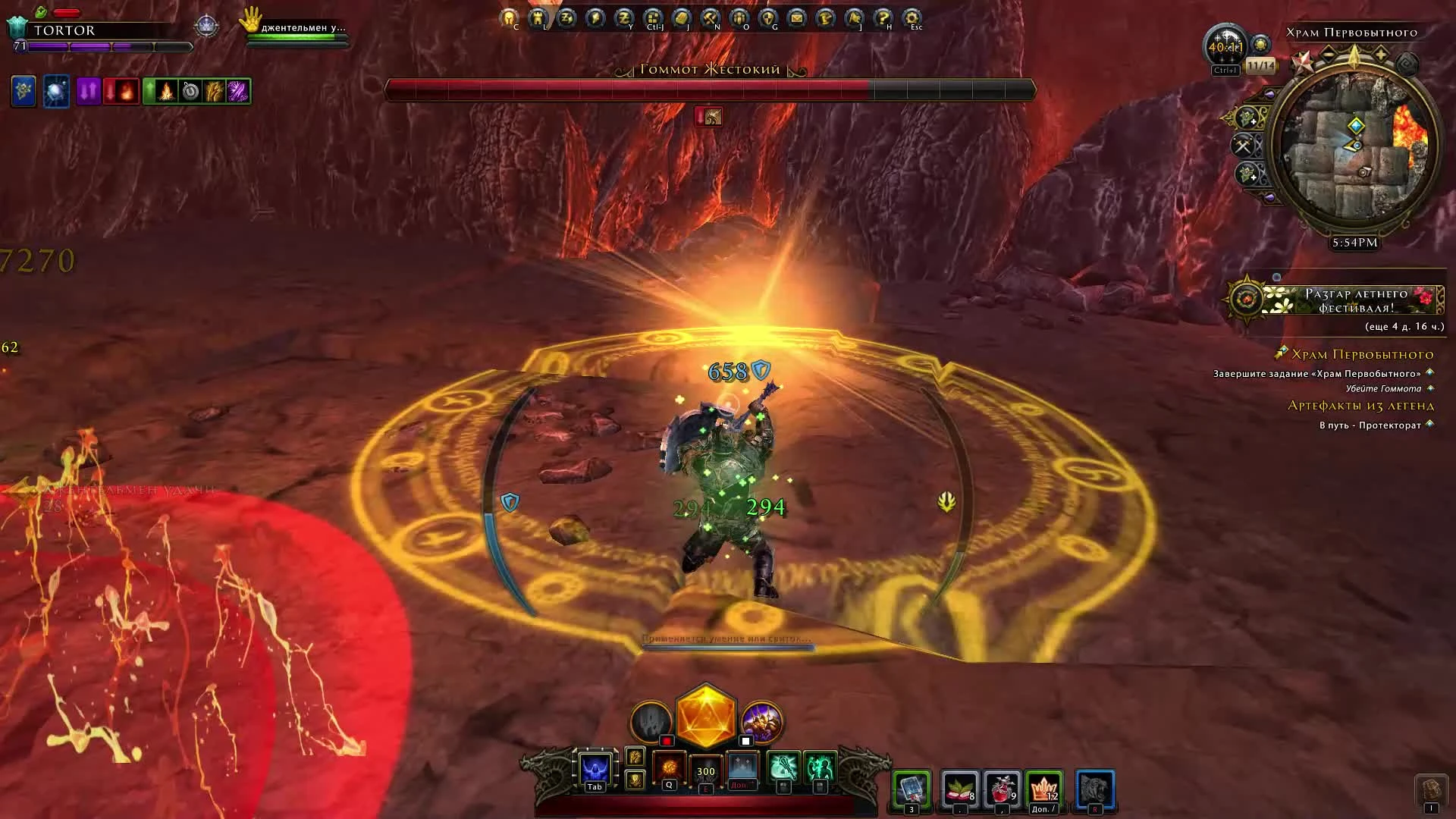Dismiss the purple buff with double arrows
The image size is (1456, 819).
[87, 91]
